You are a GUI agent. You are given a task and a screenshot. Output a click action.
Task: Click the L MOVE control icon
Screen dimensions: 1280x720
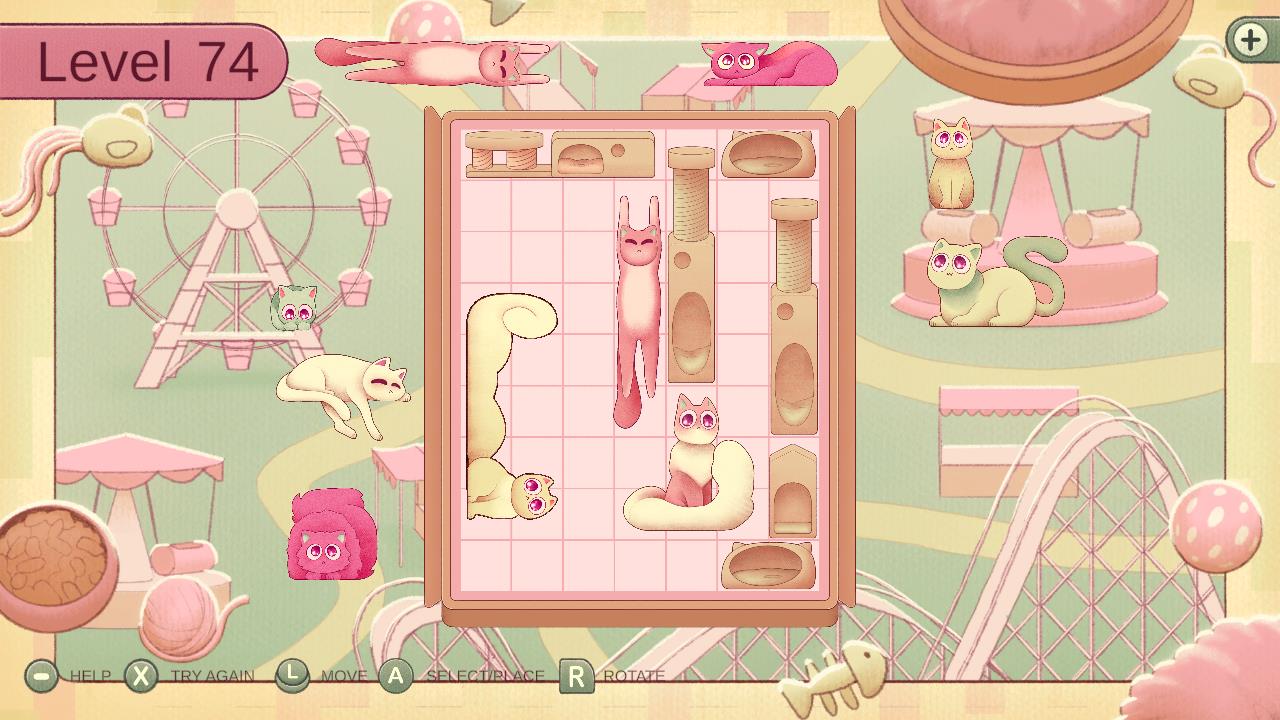[292, 675]
